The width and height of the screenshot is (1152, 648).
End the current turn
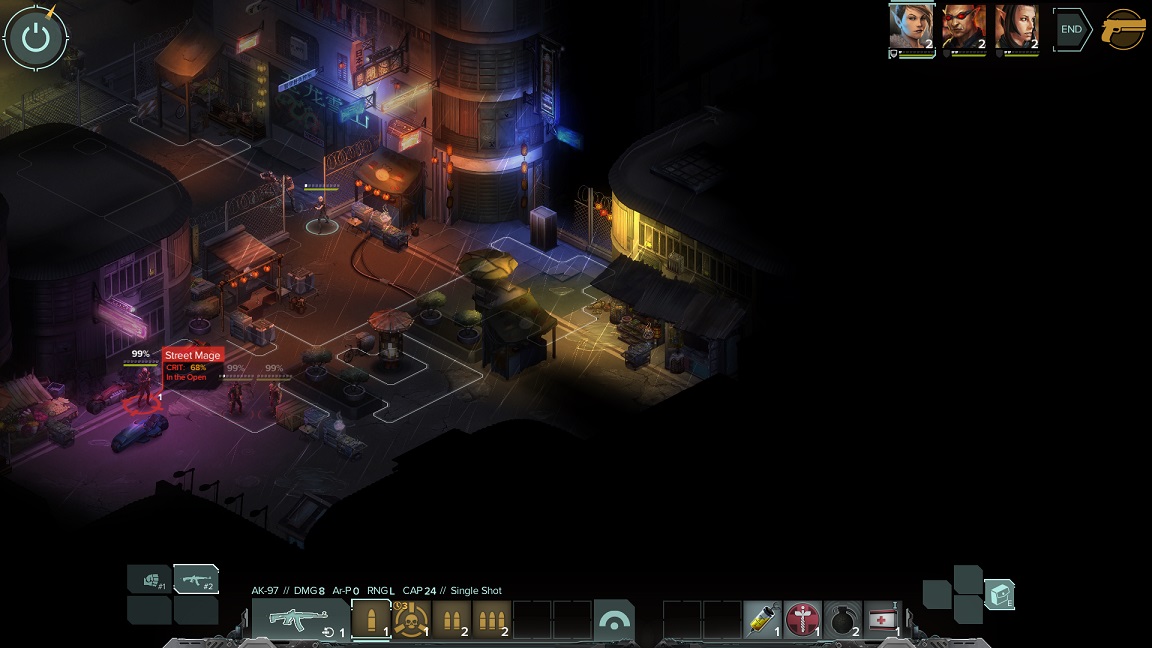coord(1071,30)
